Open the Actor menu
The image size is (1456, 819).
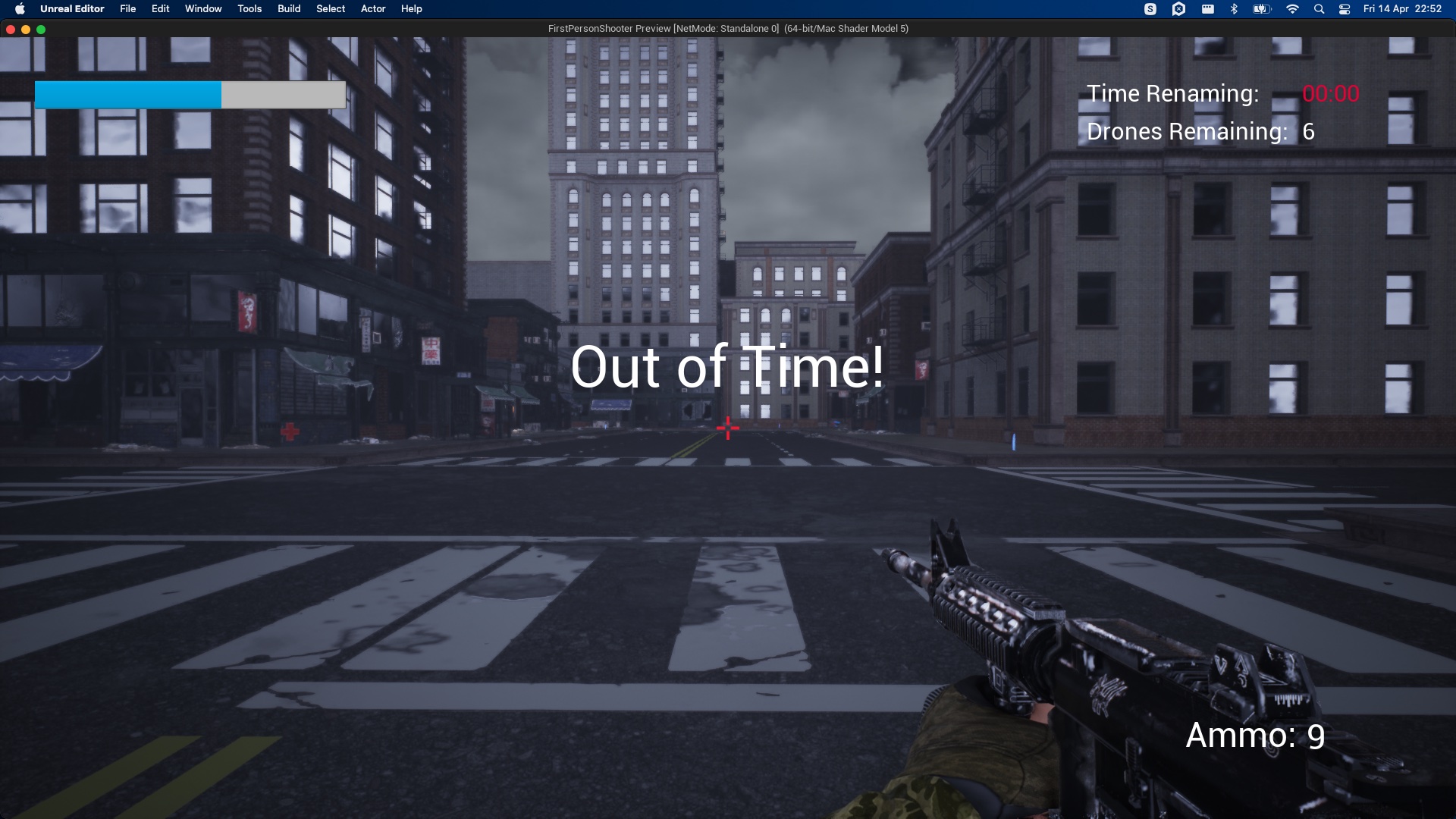click(x=372, y=8)
